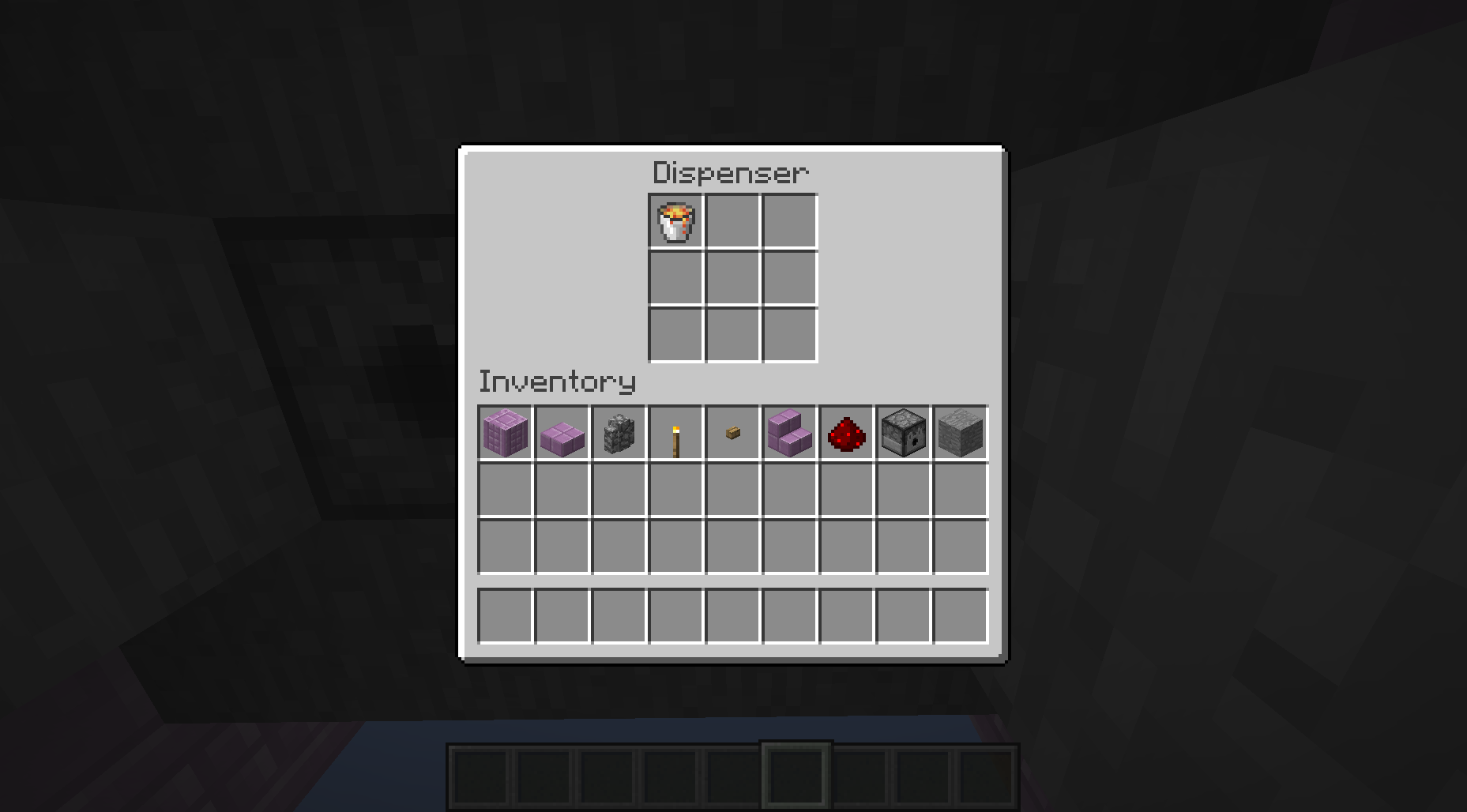
Task: Click the center slot of the dispenser grid
Action: pos(731,278)
